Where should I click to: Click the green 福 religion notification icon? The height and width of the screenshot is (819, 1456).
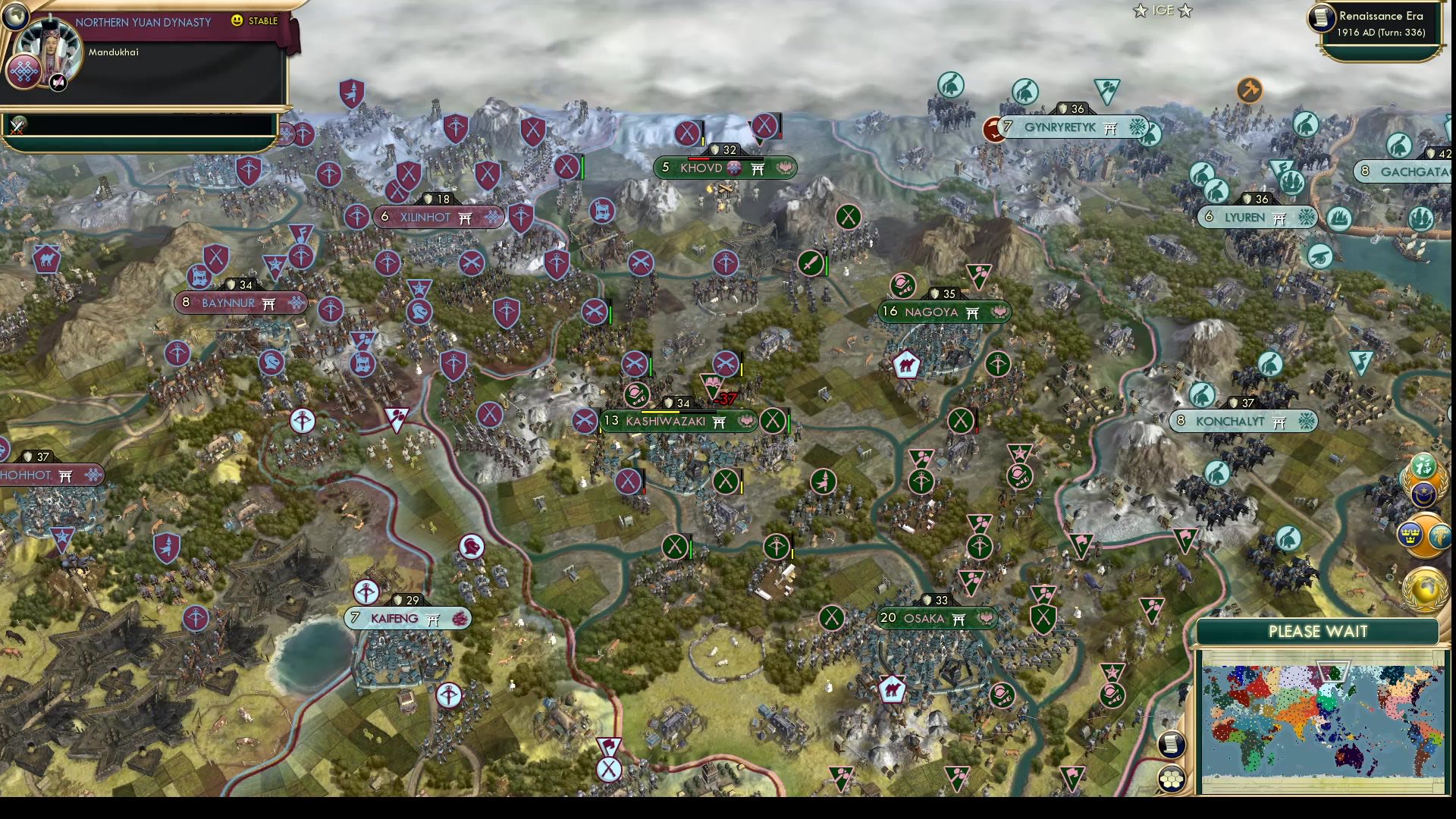point(1423,466)
